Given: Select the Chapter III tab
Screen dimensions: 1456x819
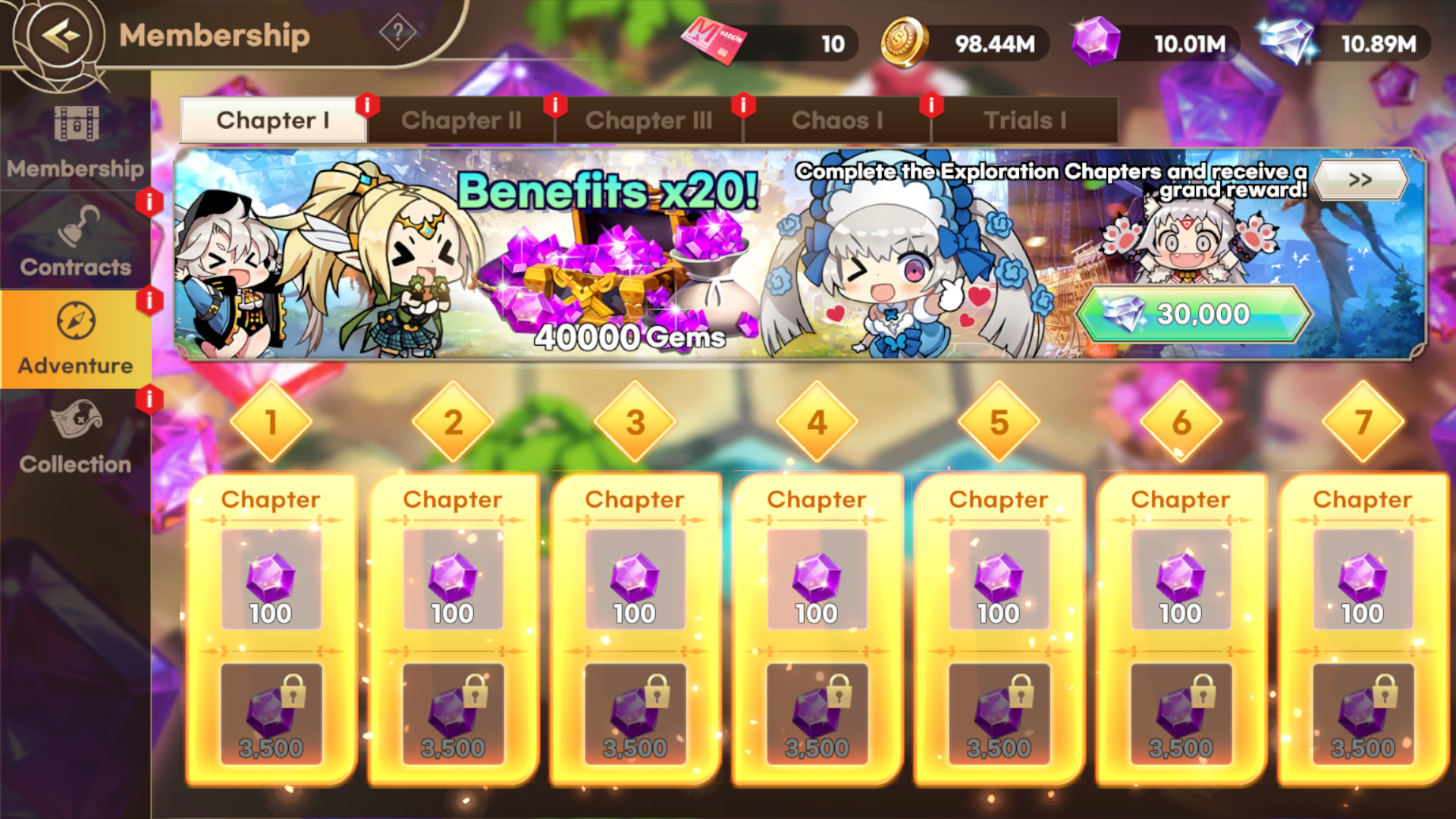Looking at the screenshot, I should pos(648,120).
